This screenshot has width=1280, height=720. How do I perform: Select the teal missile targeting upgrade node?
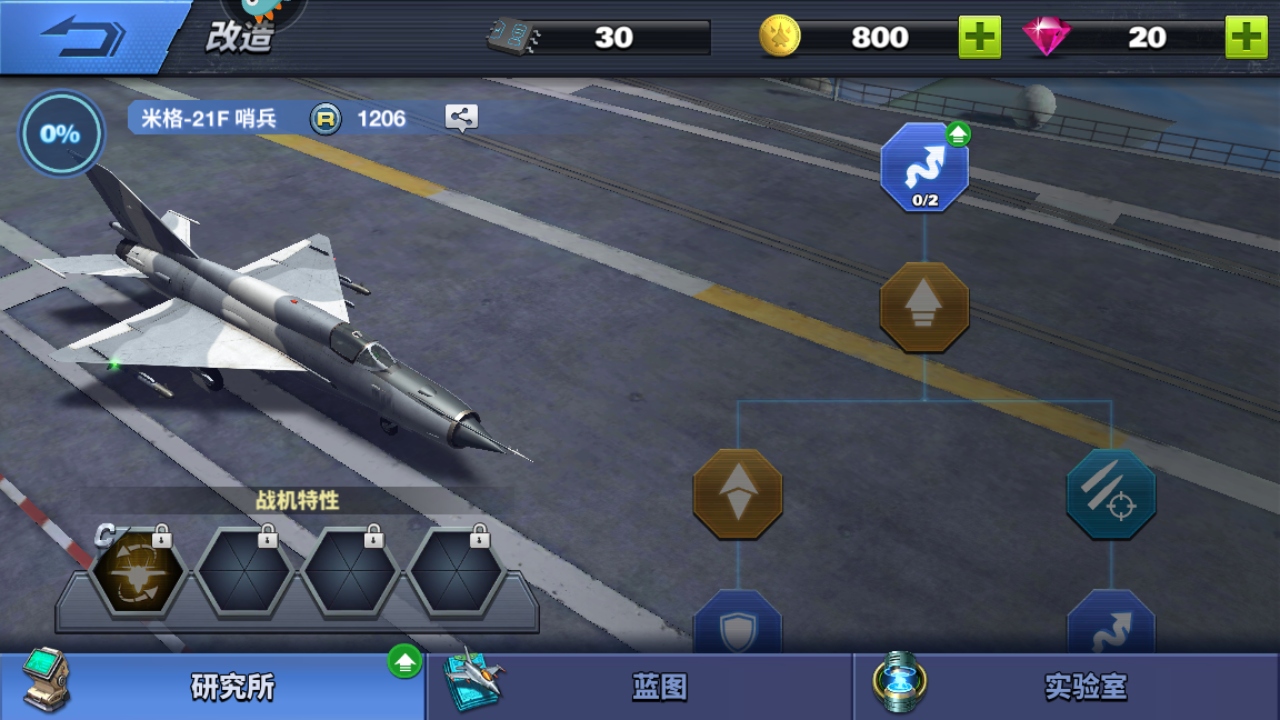pos(1111,494)
